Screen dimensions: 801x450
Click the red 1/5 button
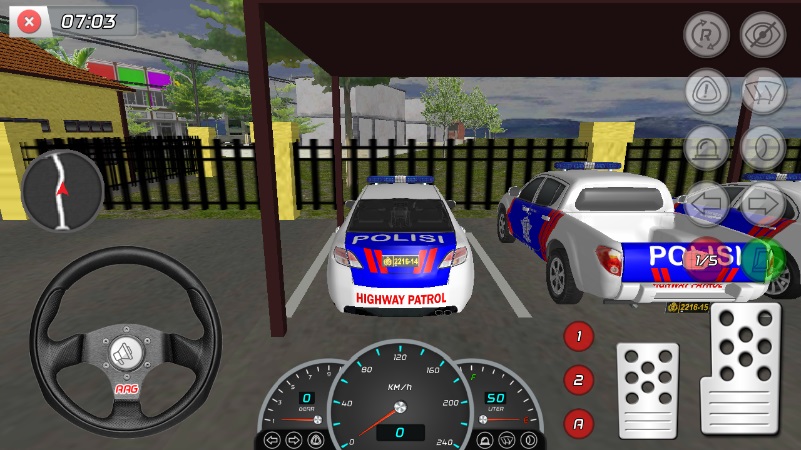(x=706, y=260)
